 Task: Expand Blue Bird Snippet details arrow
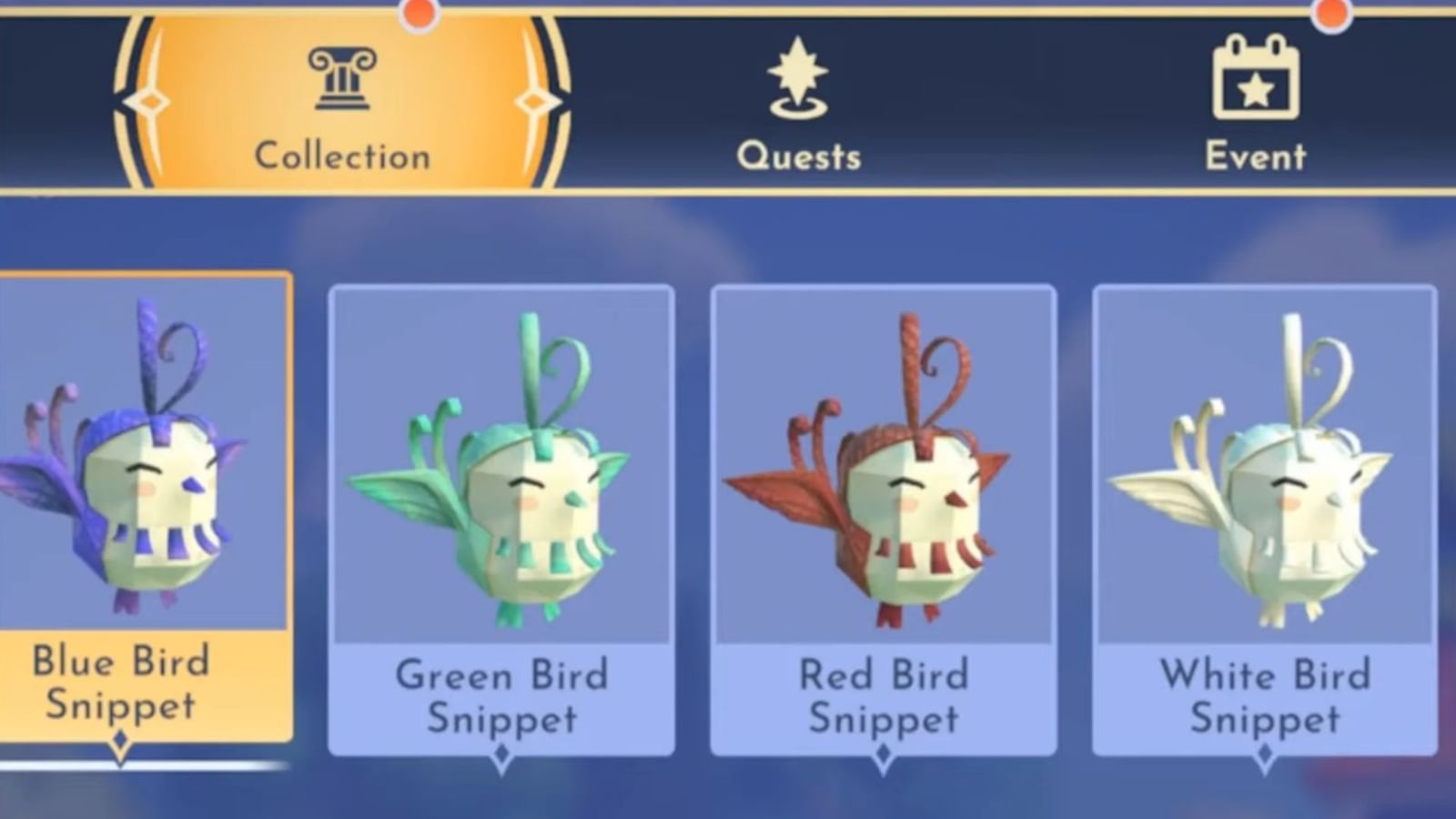(x=123, y=740)
